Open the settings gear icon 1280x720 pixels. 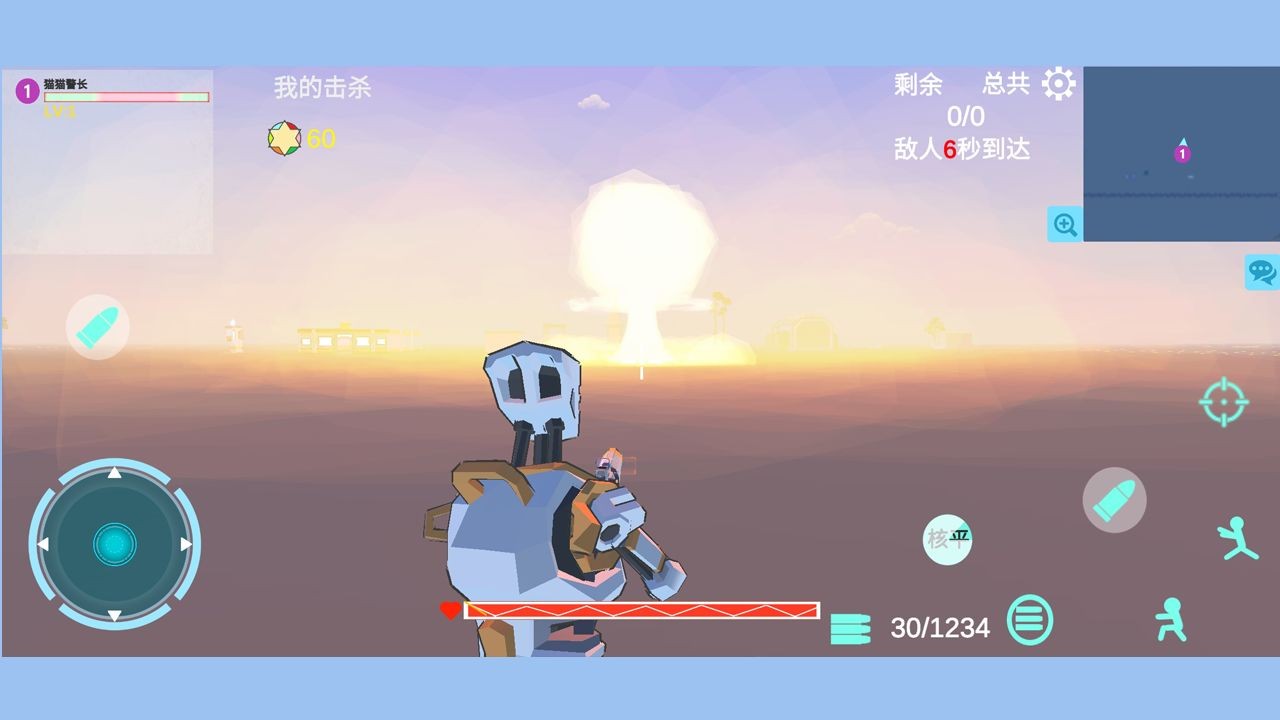[x=1059, y=85]
